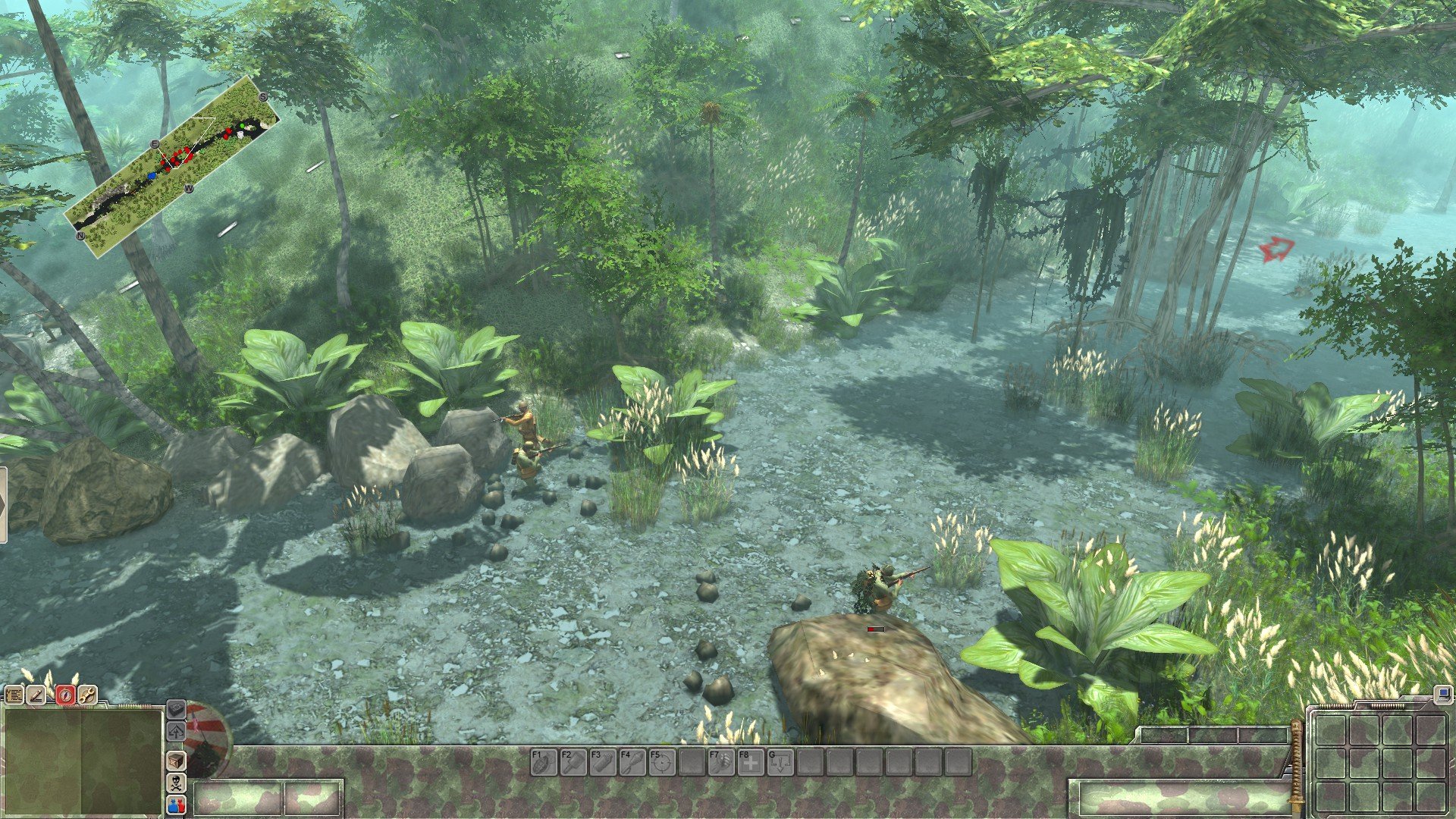The height and width of the screenshot is (819, 1456).
Task: Activate the F5 crosshair aim command
Action: (661, 761)
